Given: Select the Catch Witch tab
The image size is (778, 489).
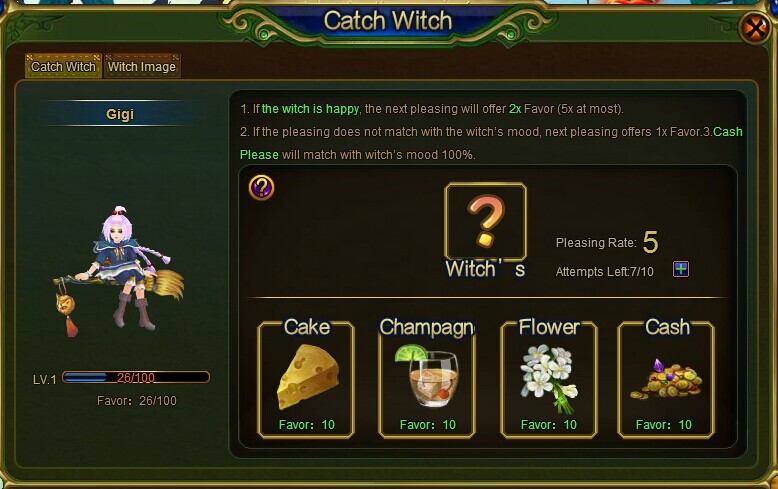Looking at the screenshot, I should [63, 67].
